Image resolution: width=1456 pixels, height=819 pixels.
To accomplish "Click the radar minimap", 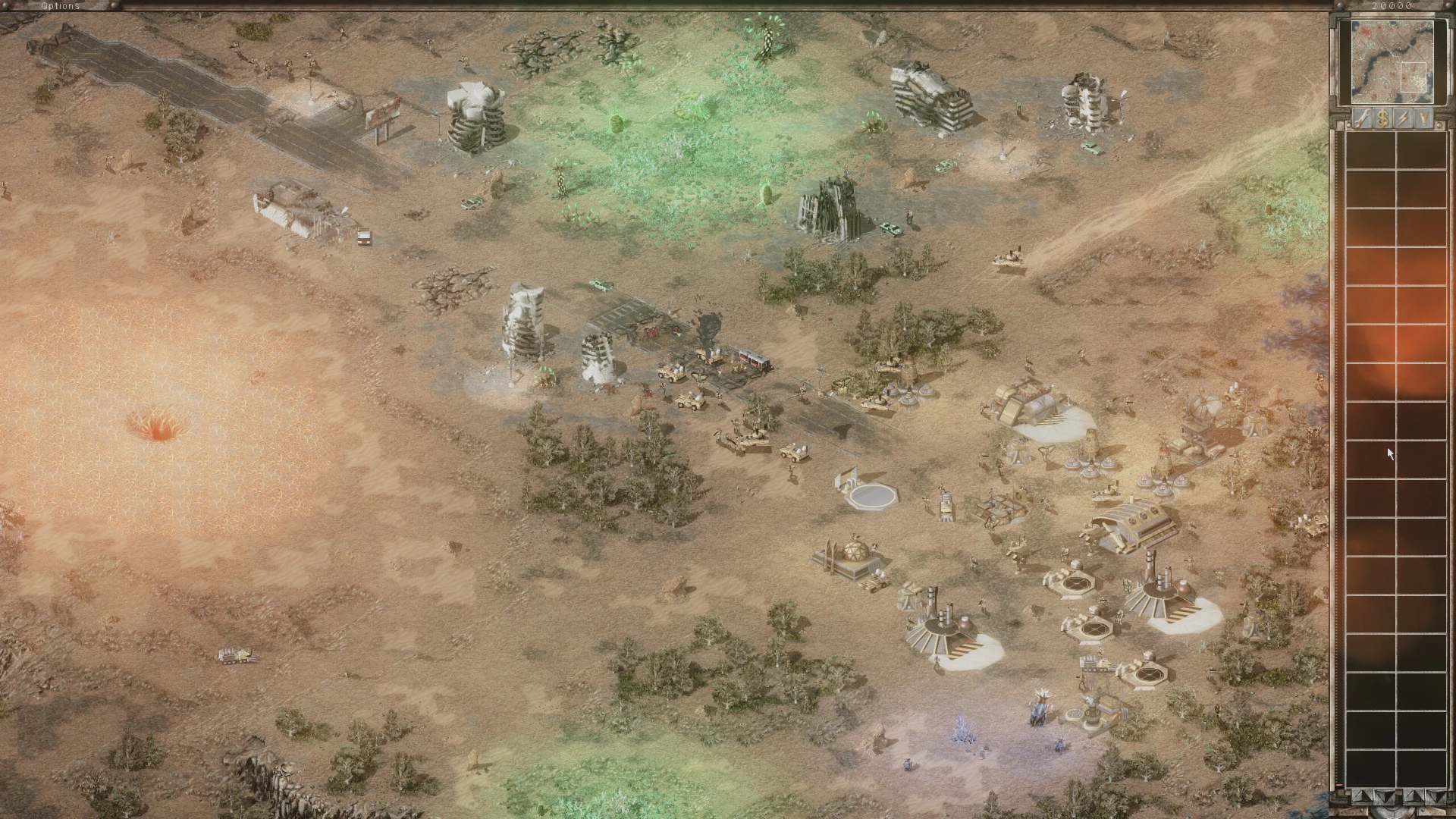I will pyautogui.click(x=1387, y=62).
